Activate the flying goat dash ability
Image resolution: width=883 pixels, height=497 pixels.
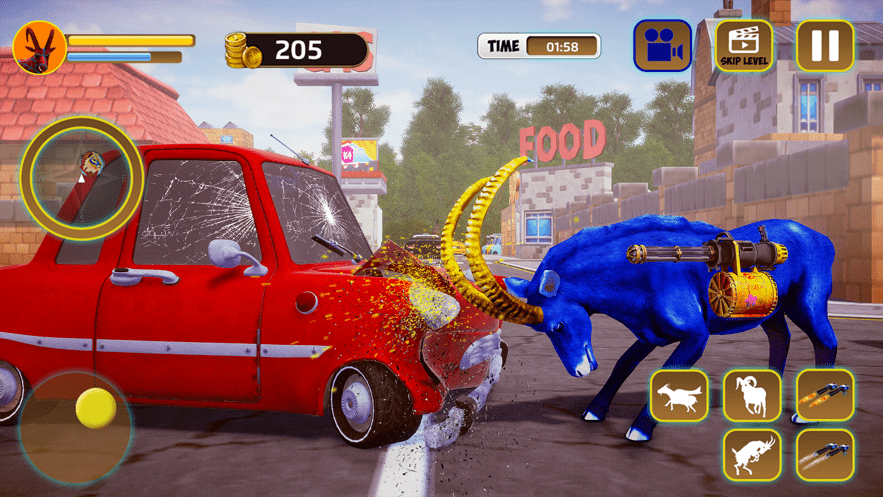(x=679, y=395)
